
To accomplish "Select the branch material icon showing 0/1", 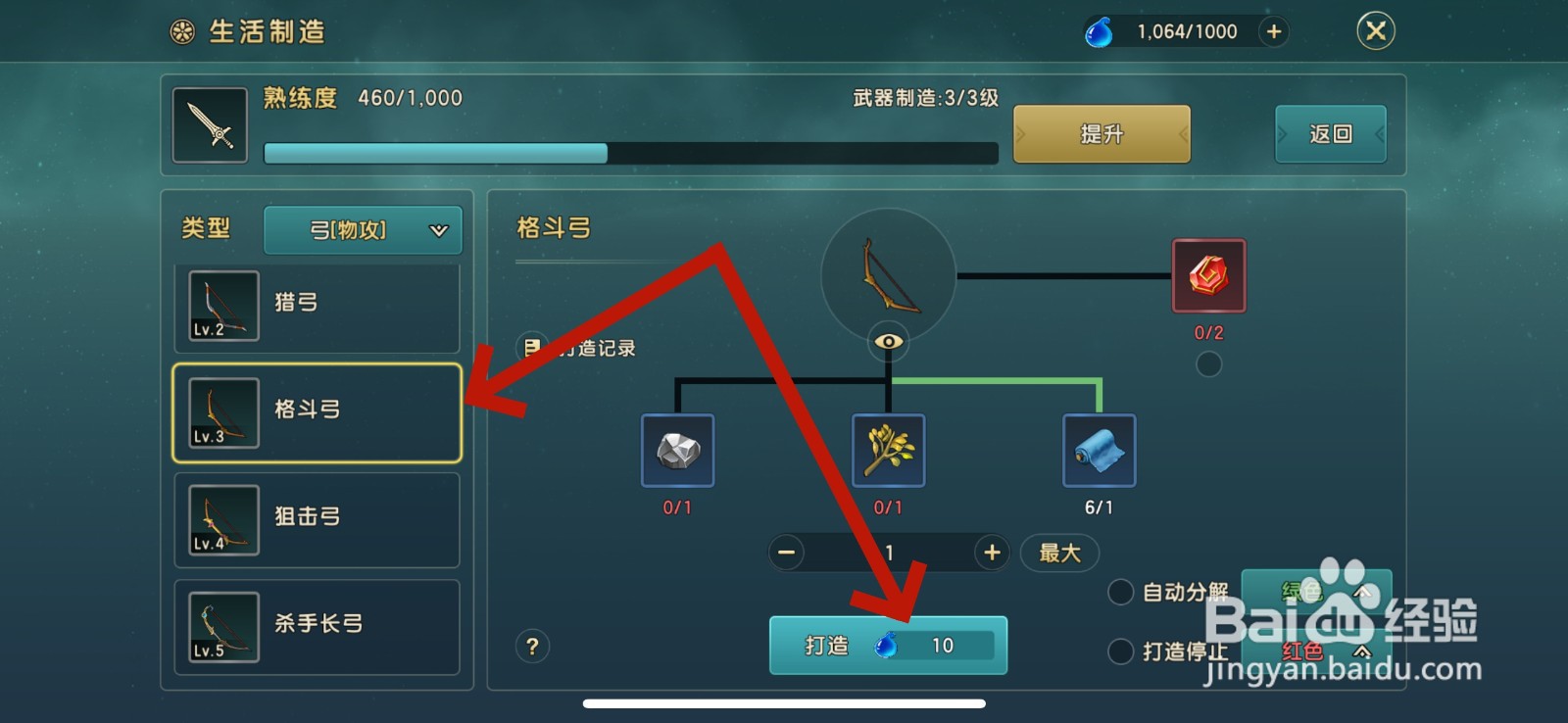I will [x=888, y=451].
